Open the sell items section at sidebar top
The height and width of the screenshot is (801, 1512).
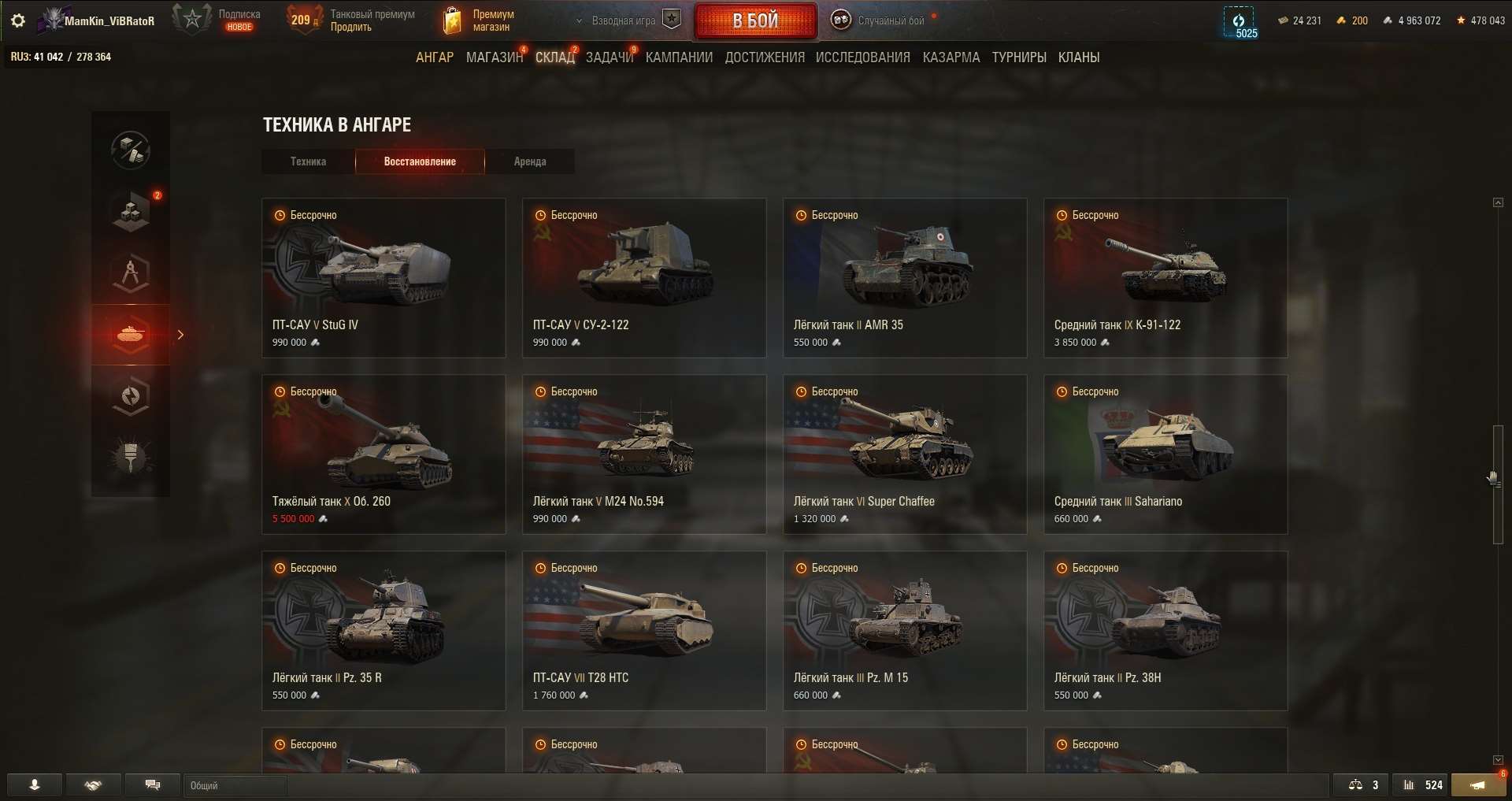[130, 150]
